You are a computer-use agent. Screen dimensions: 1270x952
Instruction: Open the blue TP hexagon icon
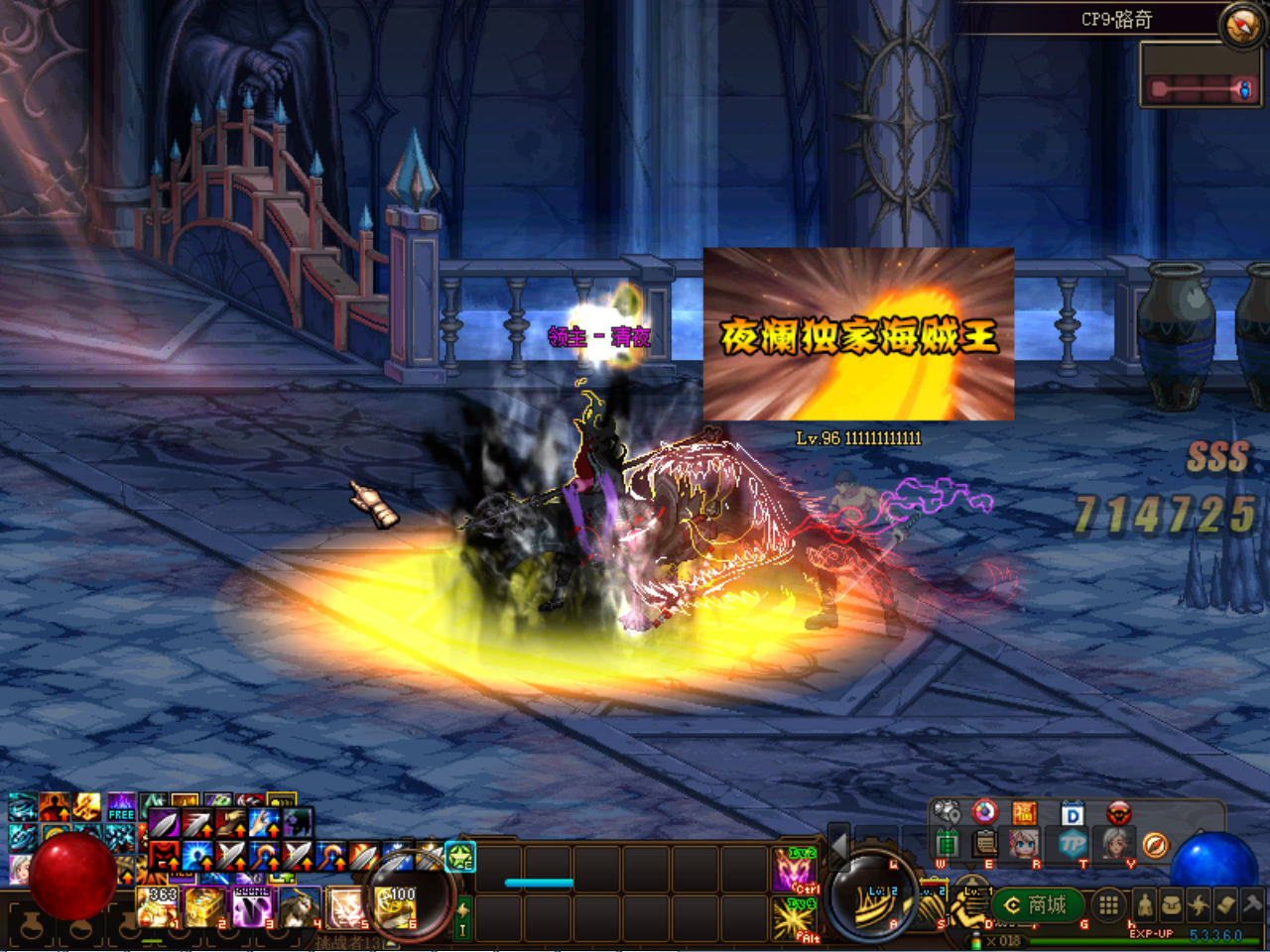1074,846
